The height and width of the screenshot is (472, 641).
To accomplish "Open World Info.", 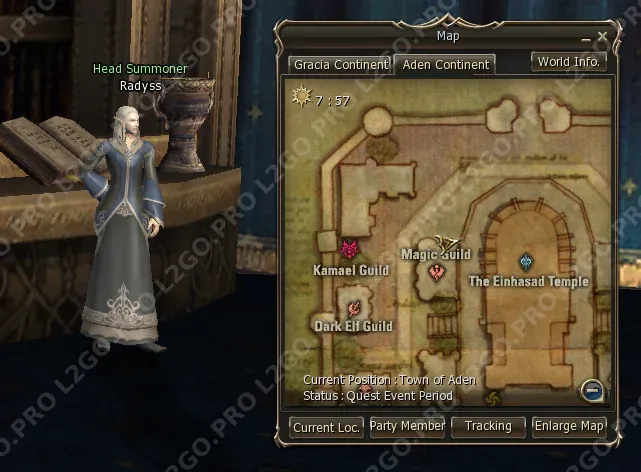I will click(x=569, y=61).
